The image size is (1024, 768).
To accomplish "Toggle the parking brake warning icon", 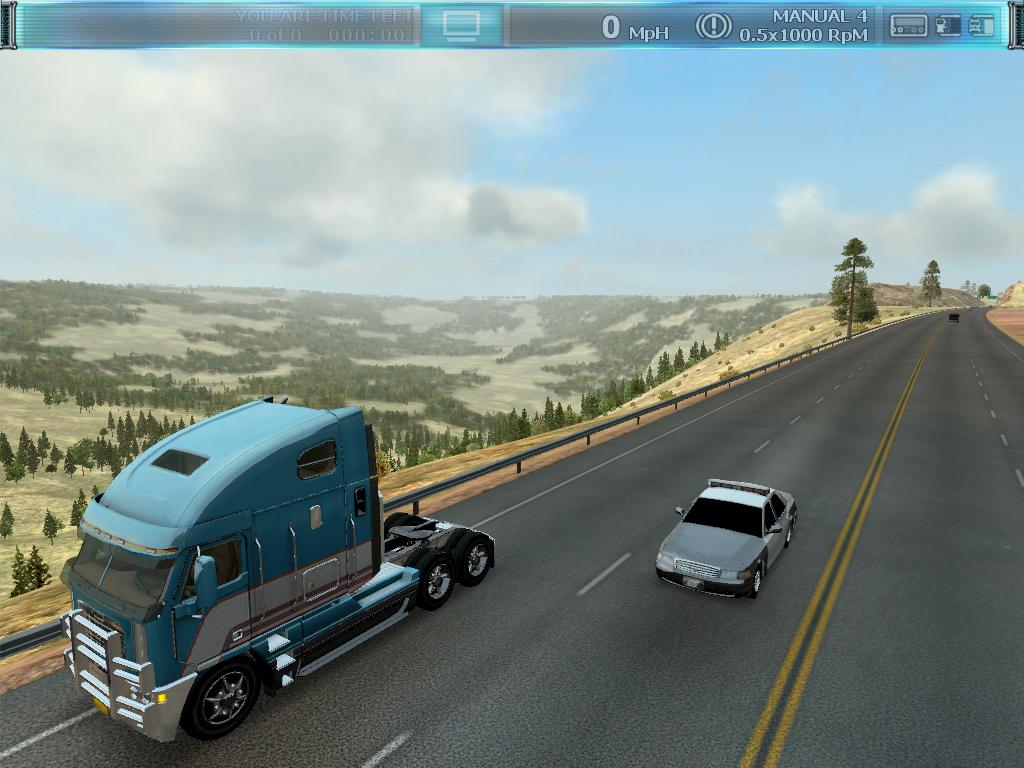I will 713,25.
